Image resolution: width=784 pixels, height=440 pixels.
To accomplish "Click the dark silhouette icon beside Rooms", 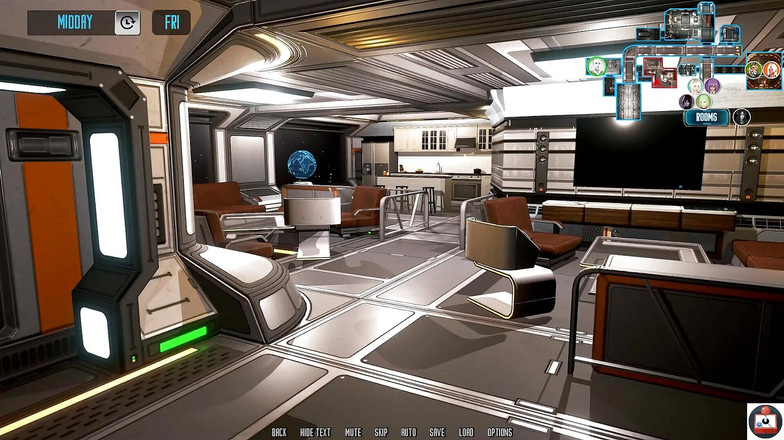I will [x=741, y=117].
